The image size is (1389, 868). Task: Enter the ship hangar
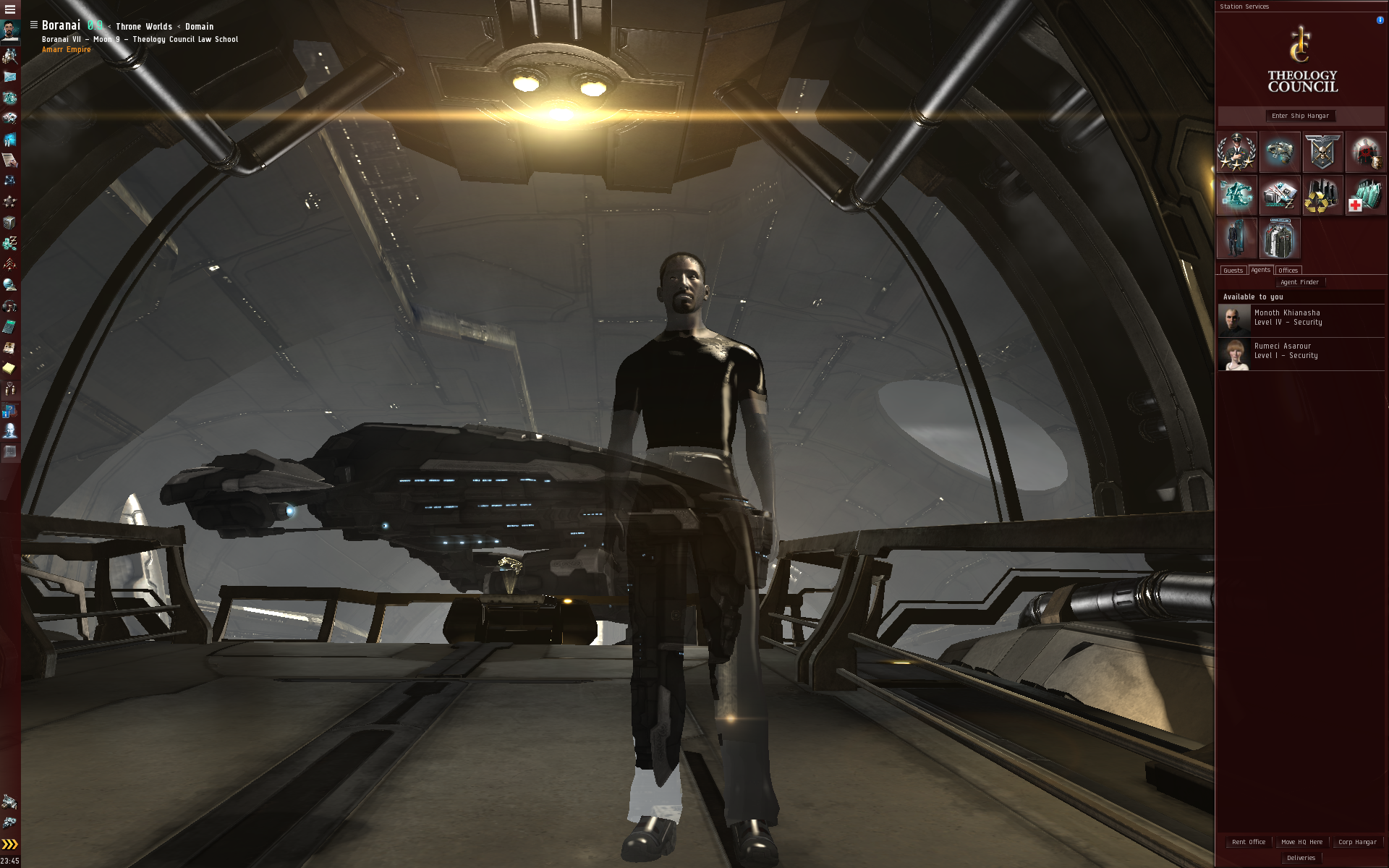click(x=1300, y=116)
